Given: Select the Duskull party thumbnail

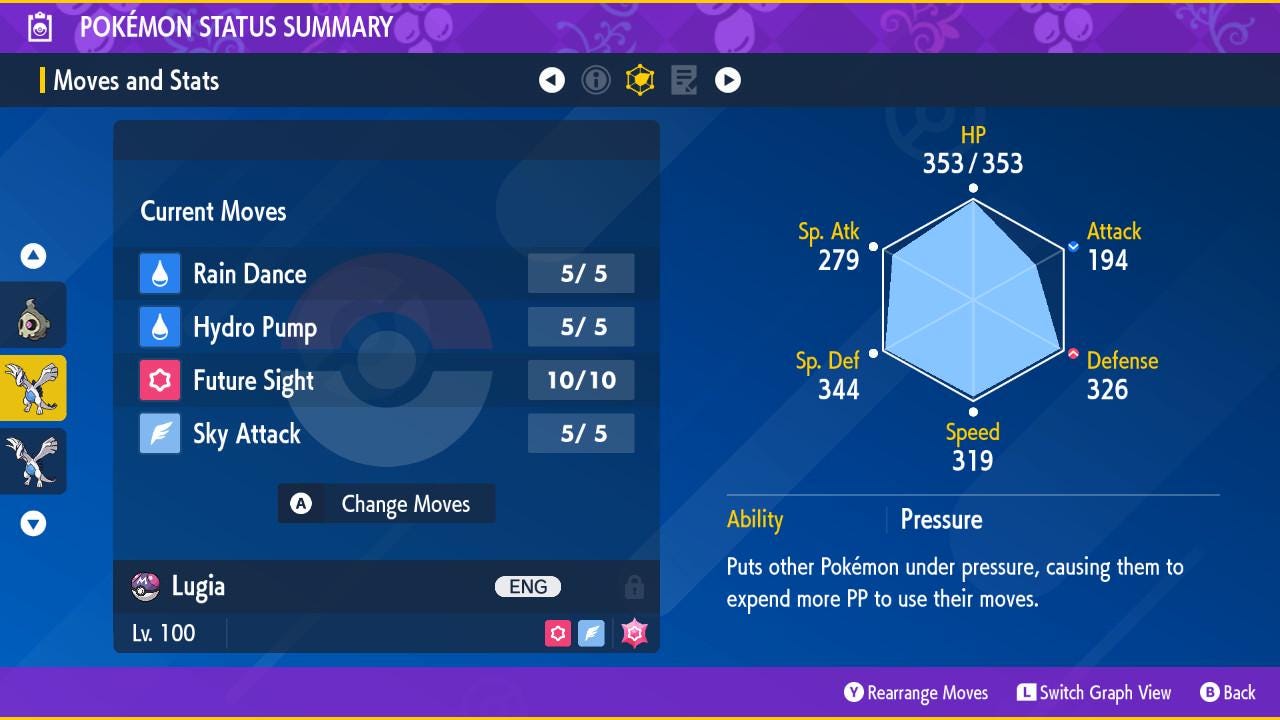Looking at the screenshot, I should click(33, 316).
